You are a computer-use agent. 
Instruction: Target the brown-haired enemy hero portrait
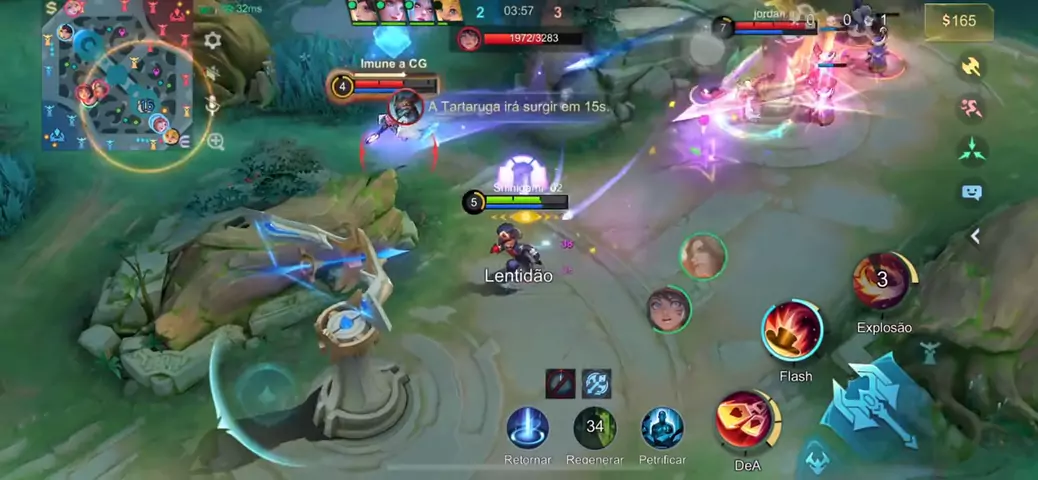[703, 255]
